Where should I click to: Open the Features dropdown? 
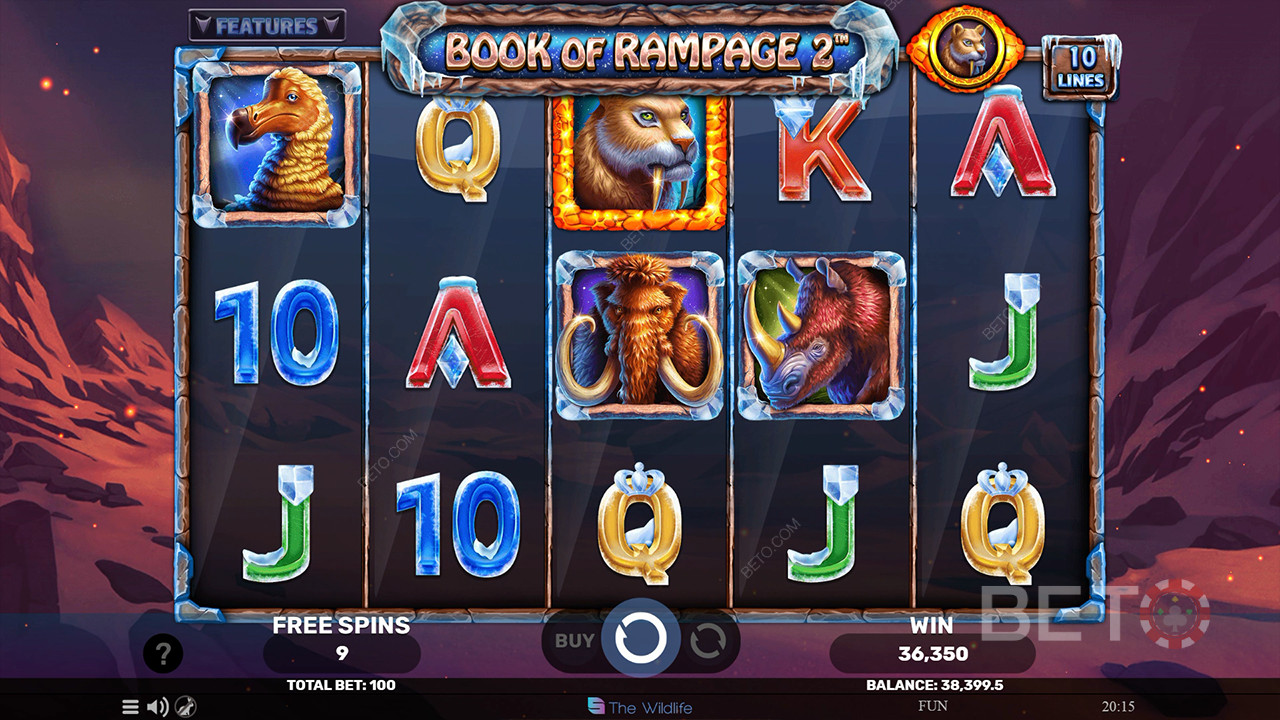pyautogui.click(x=266, y=25)
